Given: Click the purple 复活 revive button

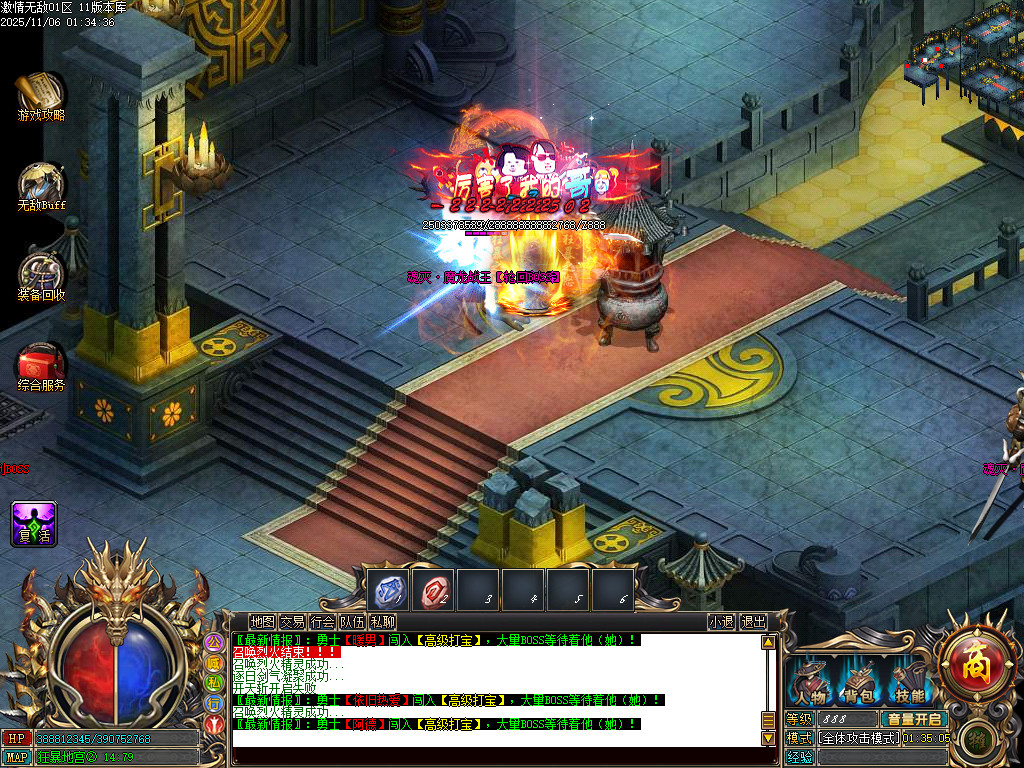Looking at the screenshot, I should point(34,524).
